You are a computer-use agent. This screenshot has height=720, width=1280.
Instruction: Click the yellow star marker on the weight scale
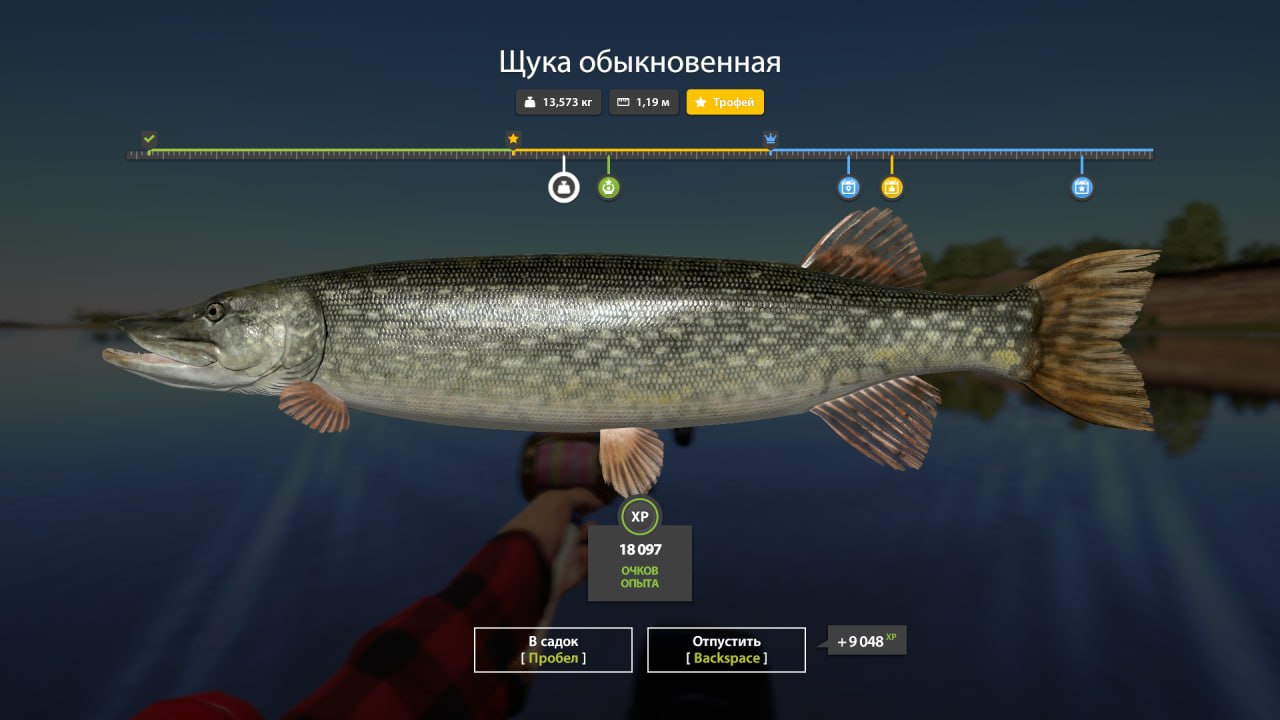[x=513, y=138]
